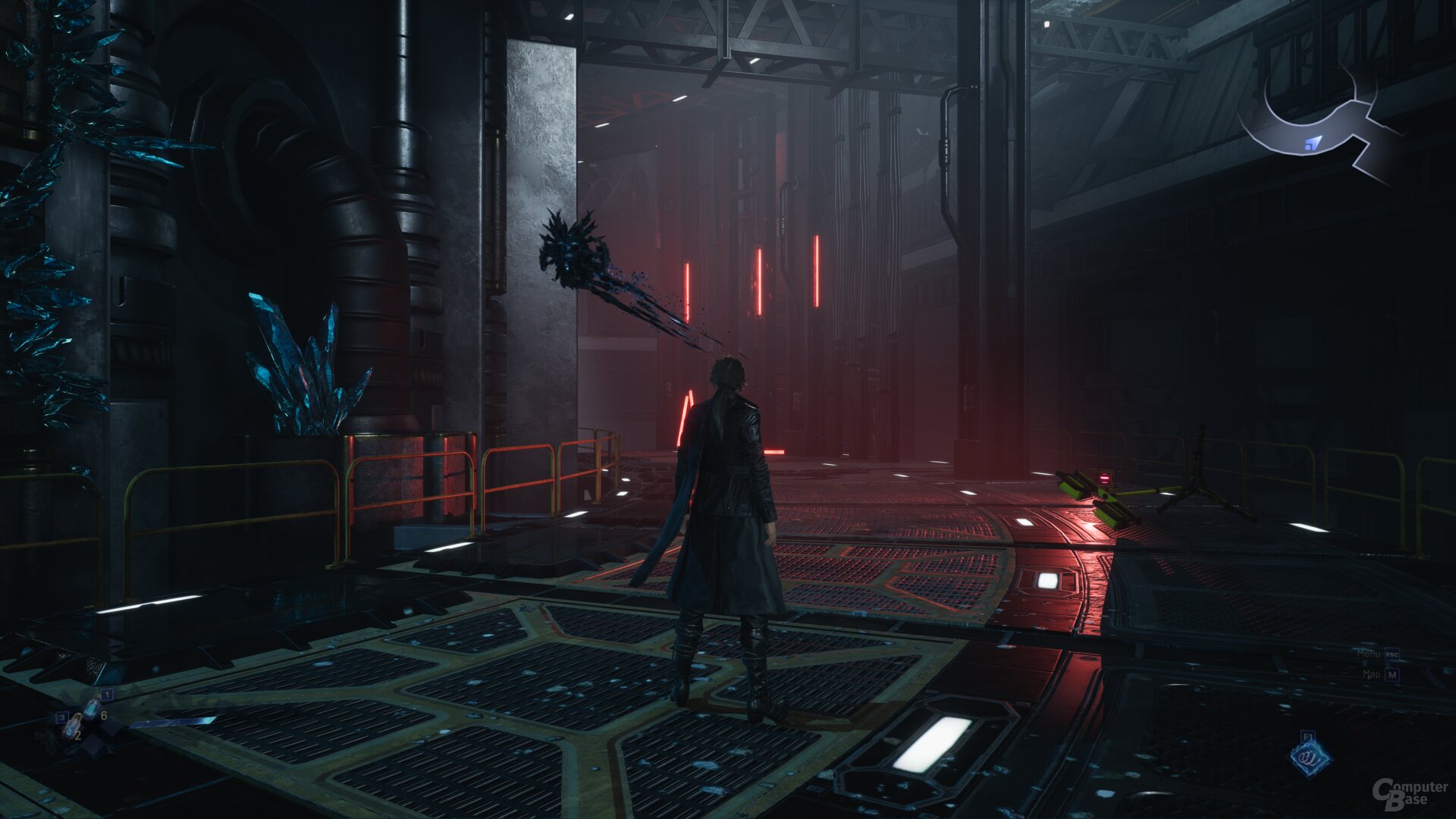1456x819 pixels.
Task: Click the M key hint next to Map
Action: pyautogui.click(x=1392, y=675)
